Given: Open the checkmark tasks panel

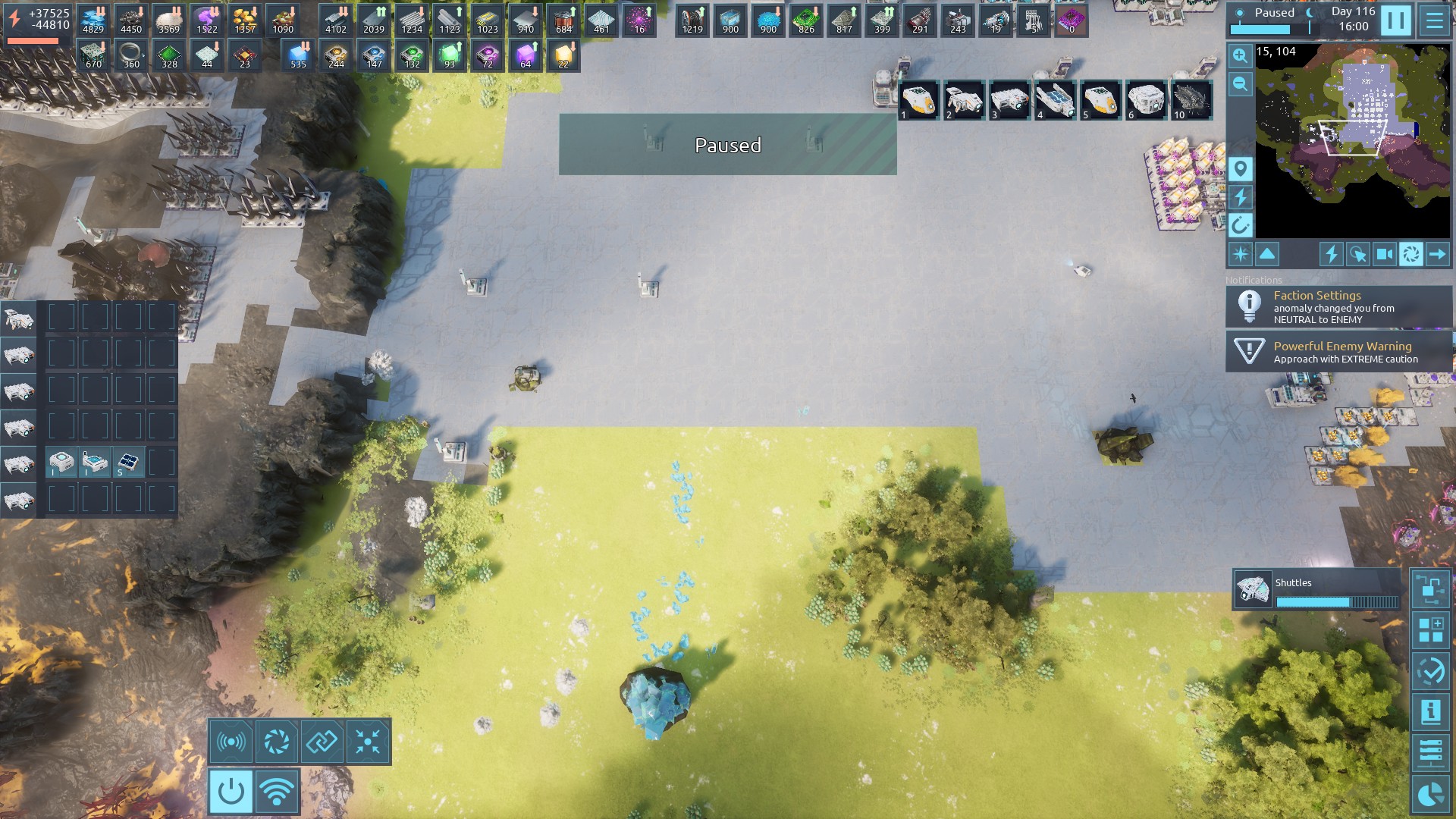Looking at the screenshot, I should tap(1430, 671).
